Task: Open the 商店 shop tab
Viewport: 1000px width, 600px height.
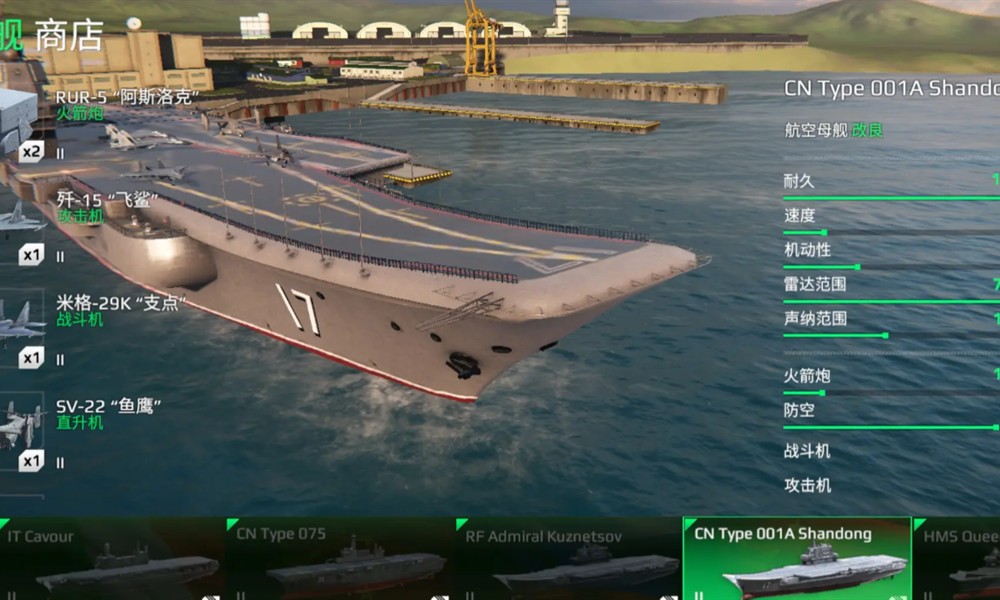Action: [x=69, y=35]
